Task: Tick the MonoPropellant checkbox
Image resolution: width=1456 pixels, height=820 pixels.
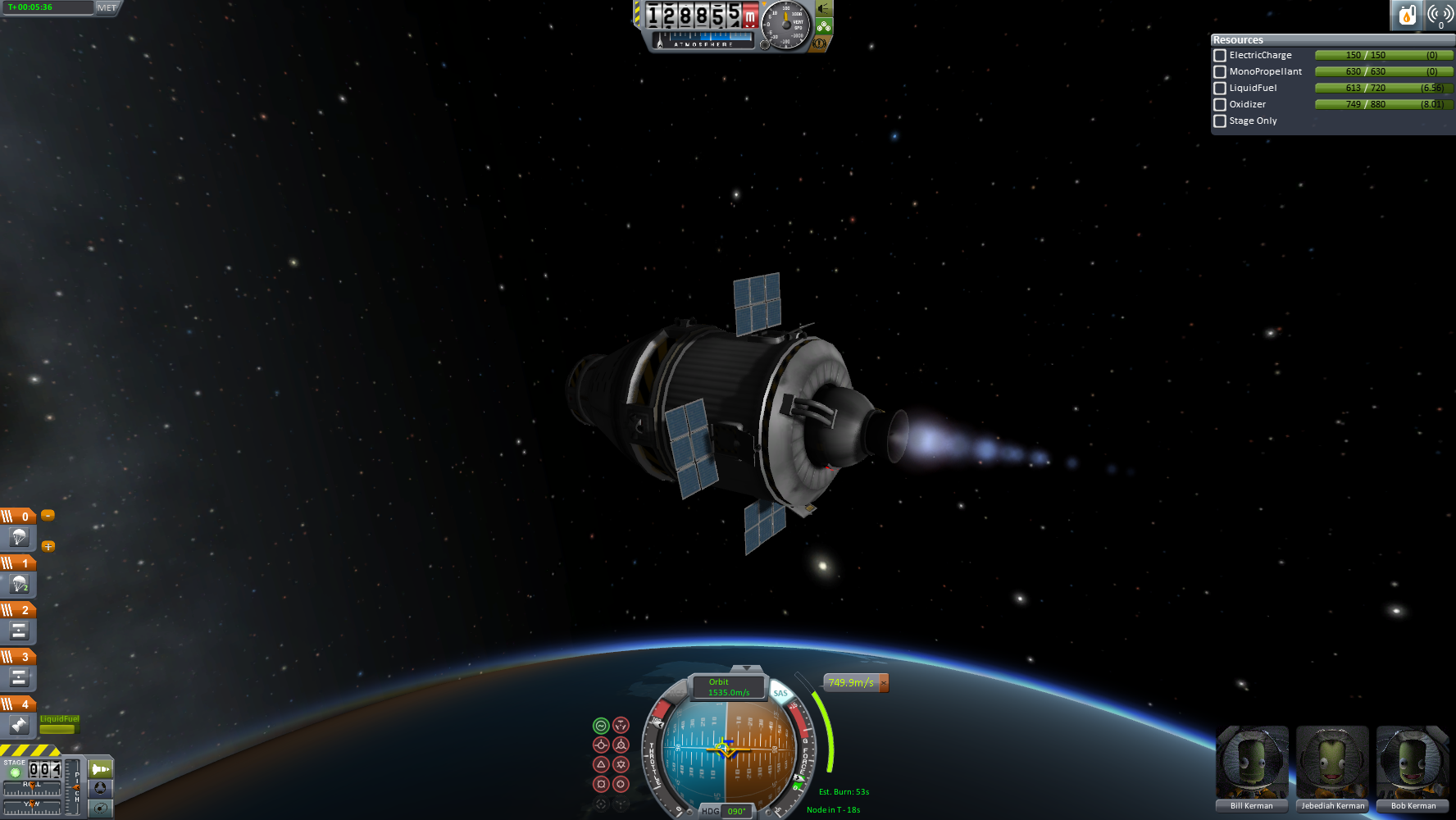Action: (1220, 72)
